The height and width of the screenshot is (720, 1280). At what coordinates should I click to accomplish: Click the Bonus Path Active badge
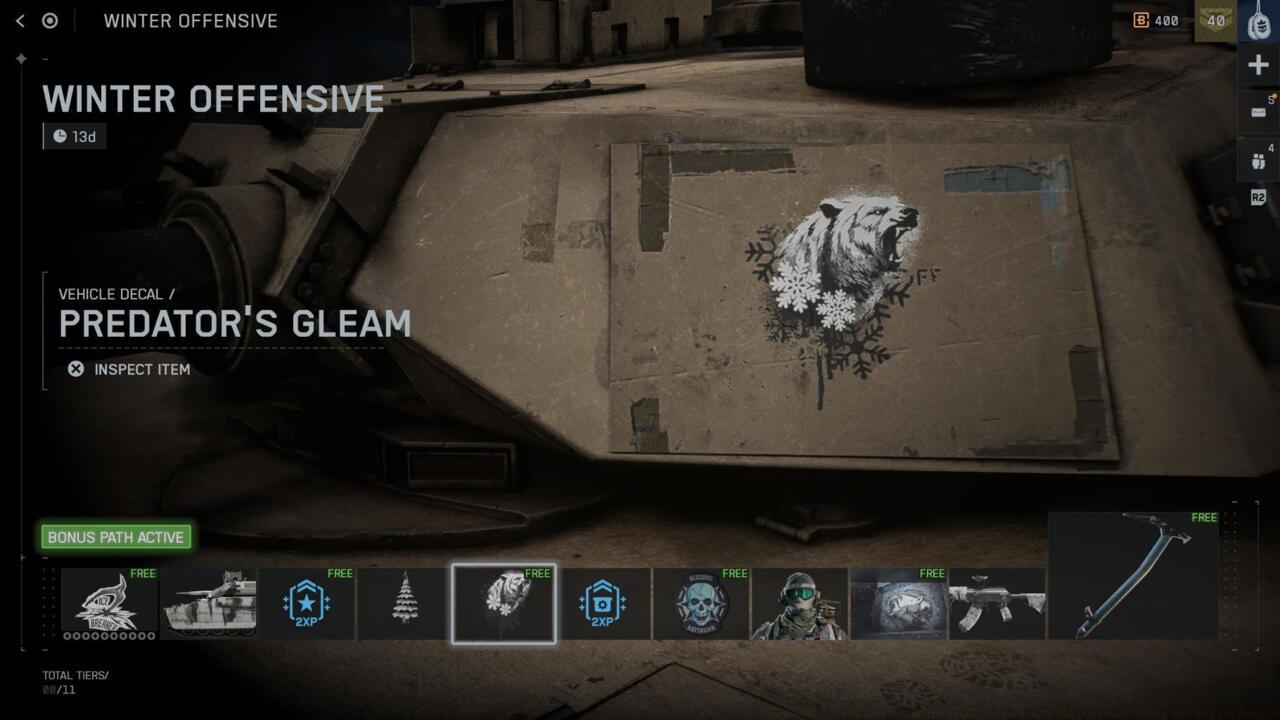[116, 537]
